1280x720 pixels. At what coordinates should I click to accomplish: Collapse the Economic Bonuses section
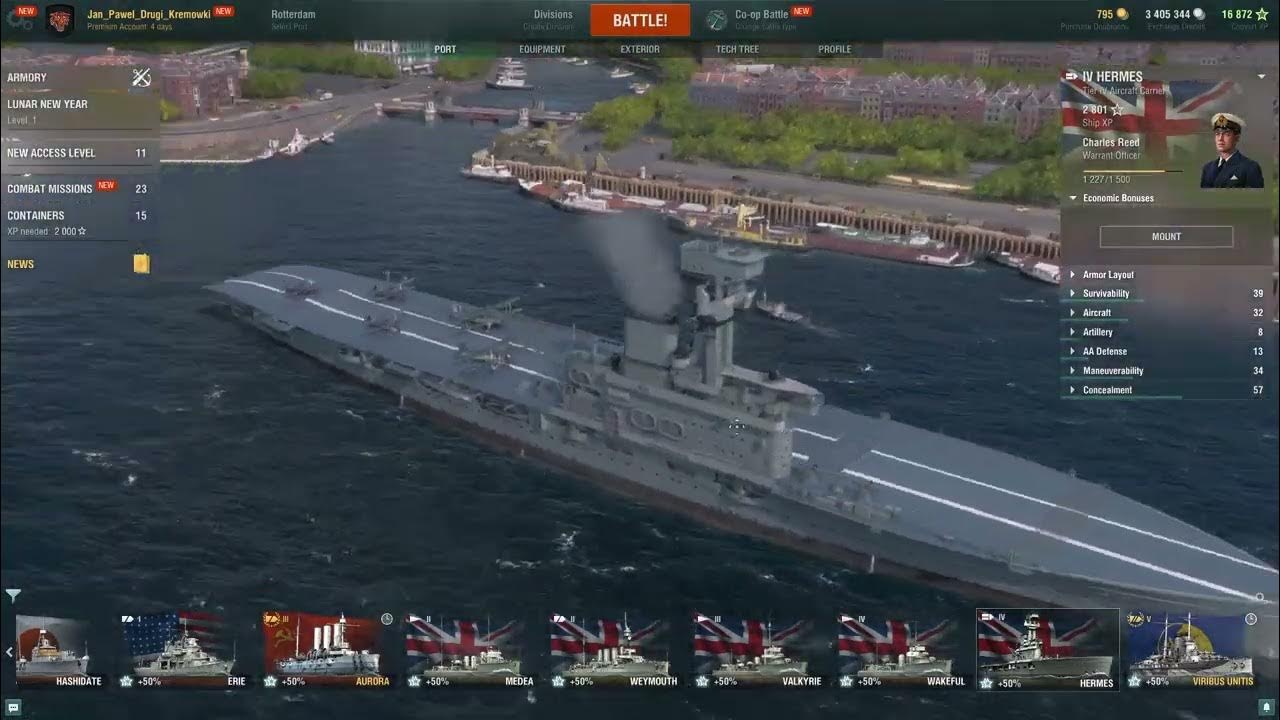click(1072, 198)
